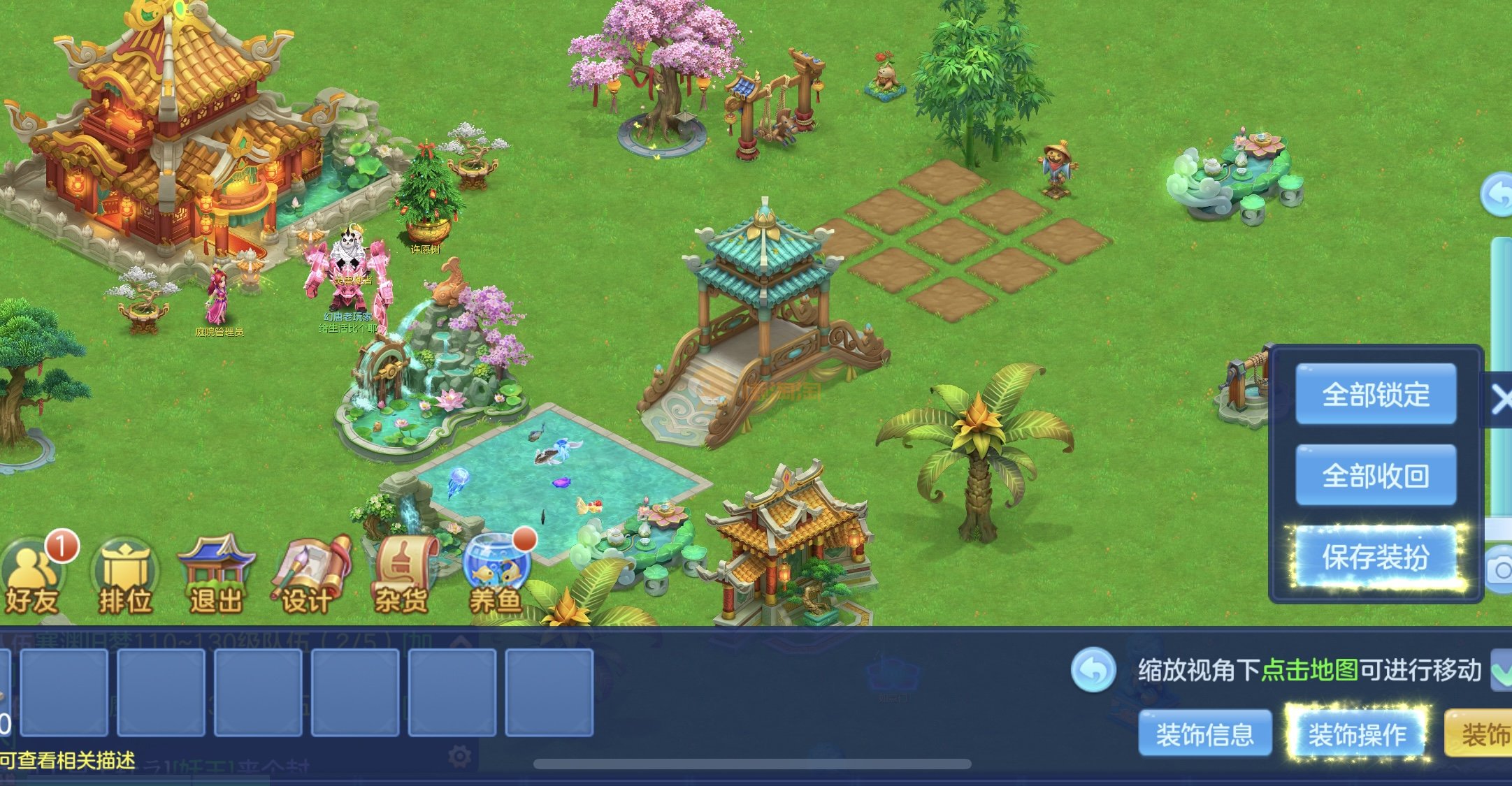Click the round blue back arrow beside the hint text
The height and width of the screenshot is (786, 1512).
pyautogui.click(x=1093, y=670)
